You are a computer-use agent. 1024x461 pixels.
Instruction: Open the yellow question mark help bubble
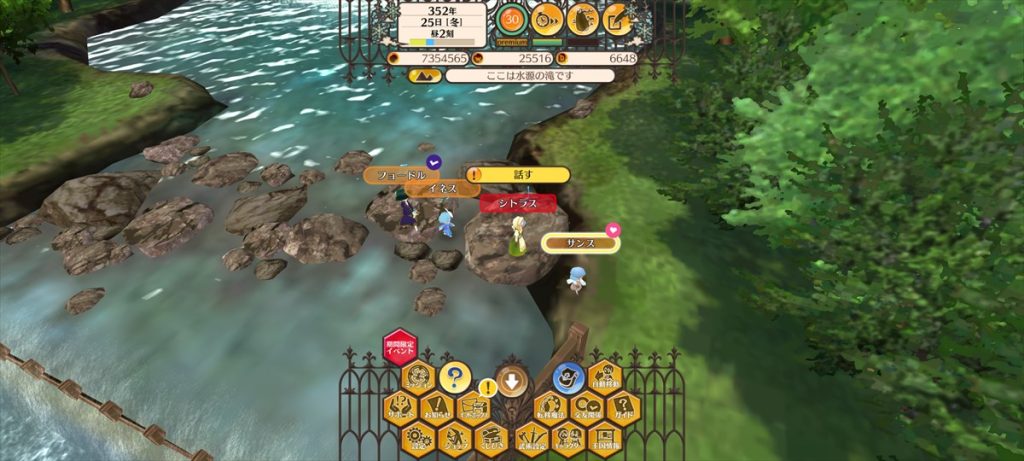[454, 377]
